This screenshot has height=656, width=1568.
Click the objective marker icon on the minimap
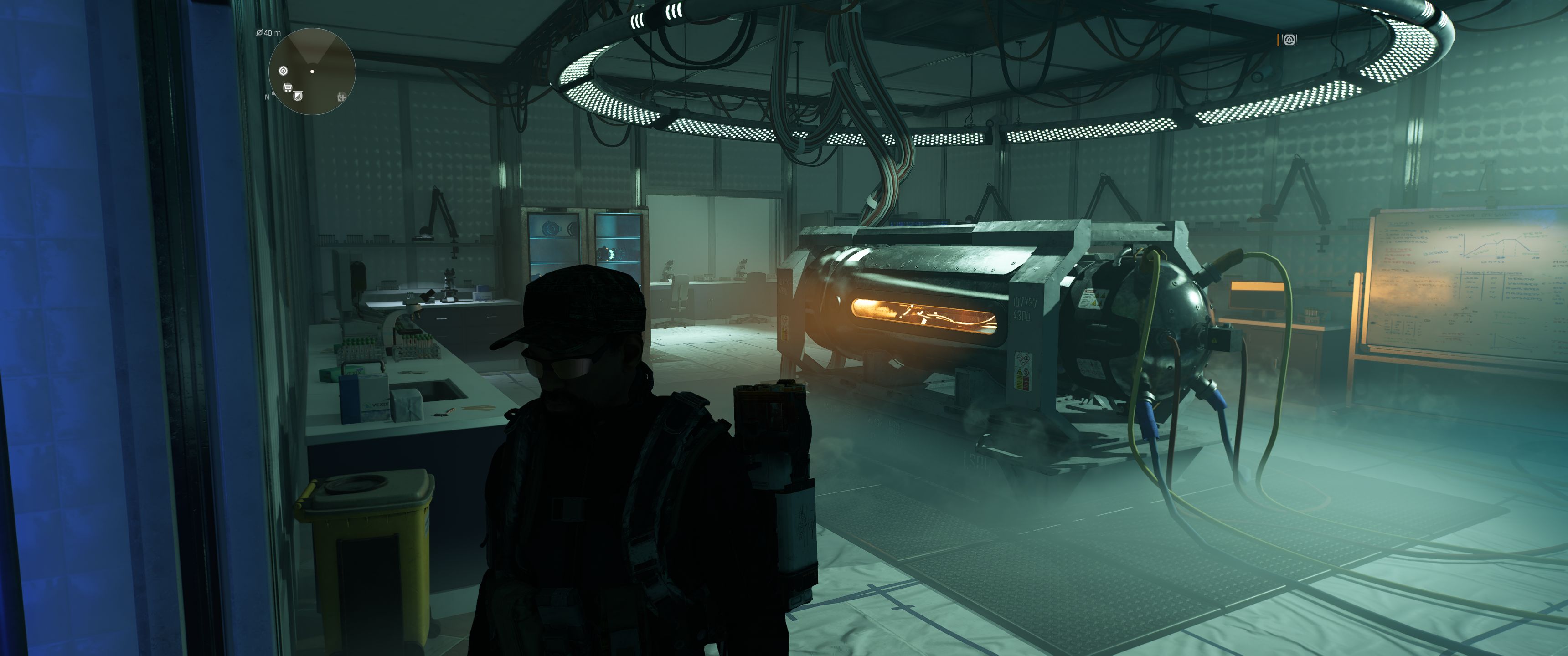[x=284, y=71]
